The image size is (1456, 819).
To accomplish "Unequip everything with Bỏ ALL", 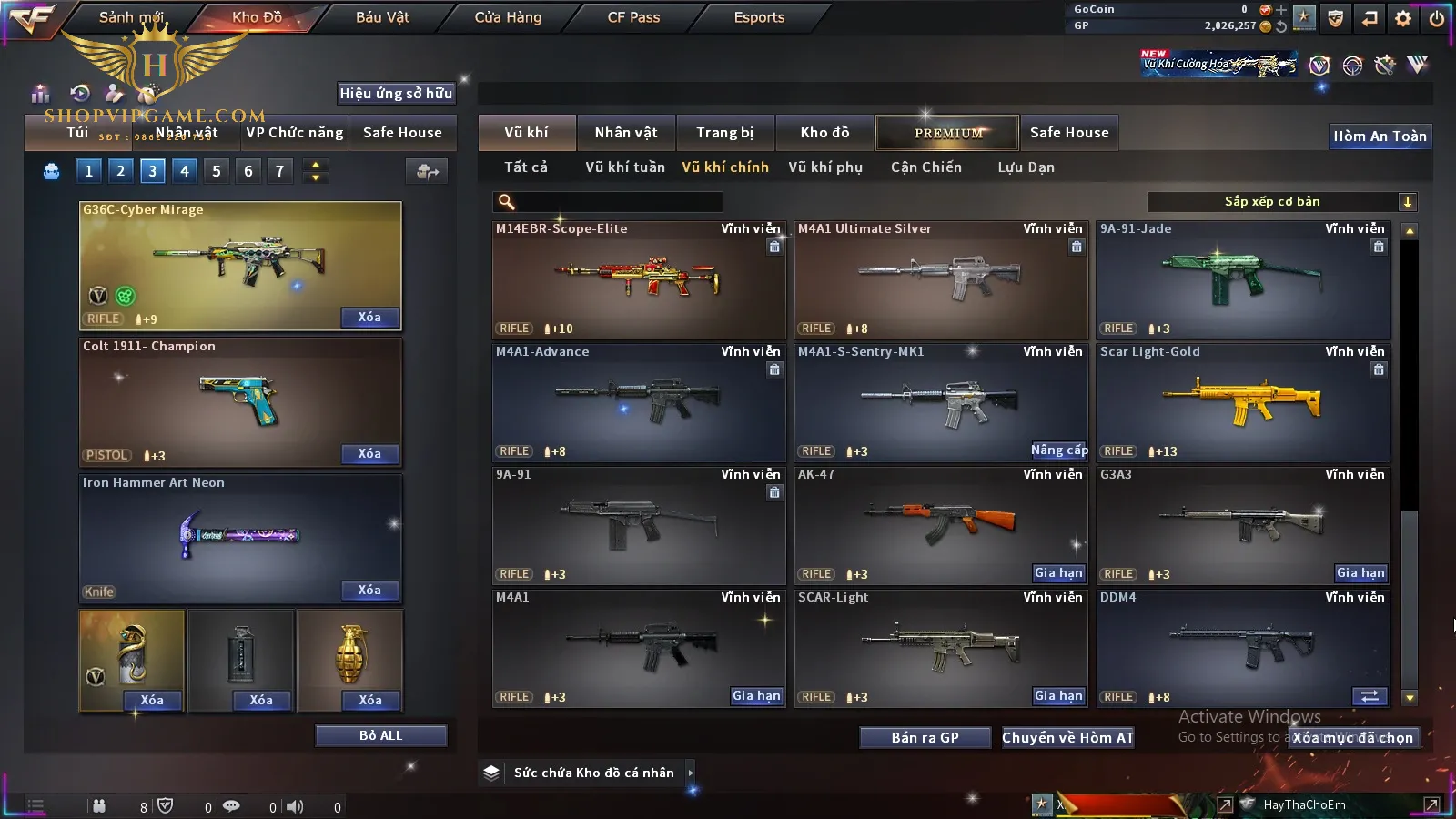I will pyautogui.click(x=380, y=735).
